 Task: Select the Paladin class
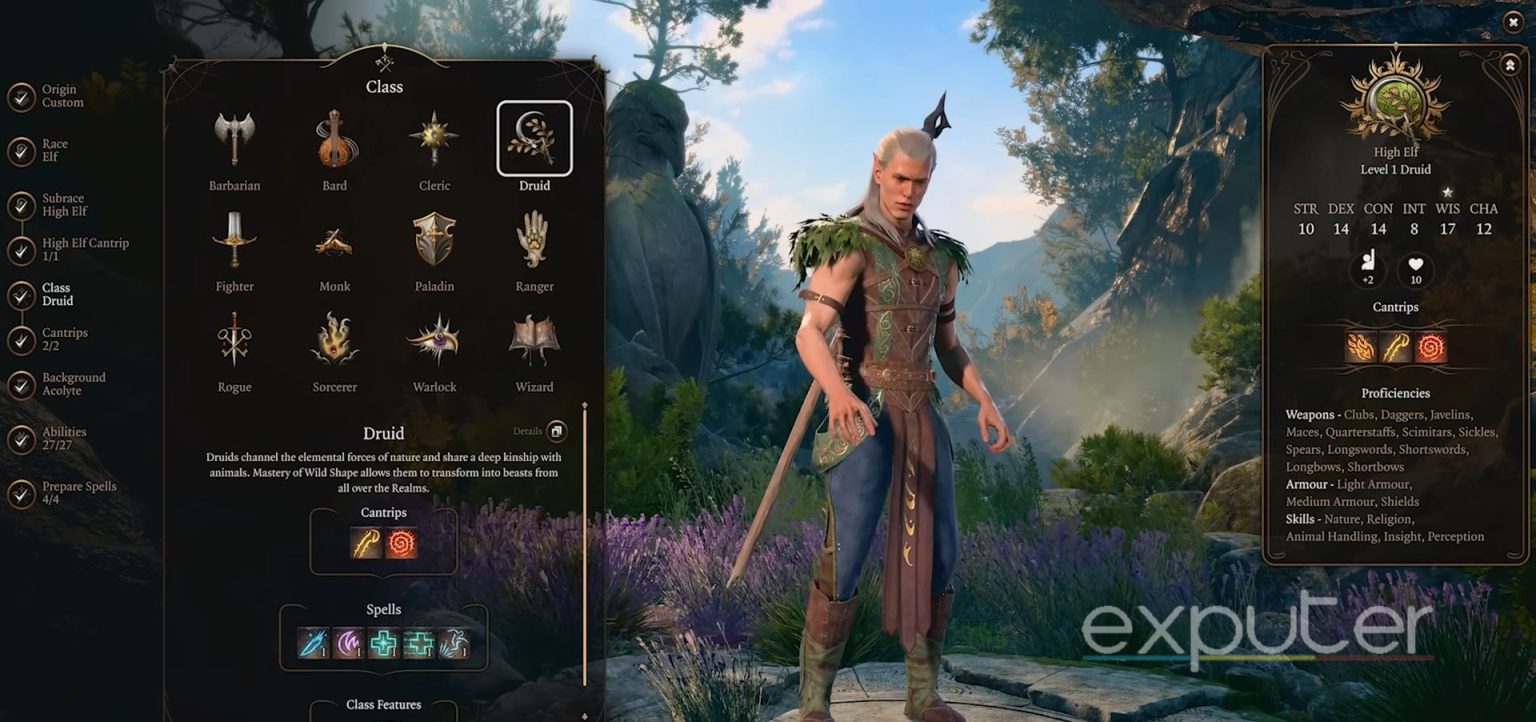(434, 239)
